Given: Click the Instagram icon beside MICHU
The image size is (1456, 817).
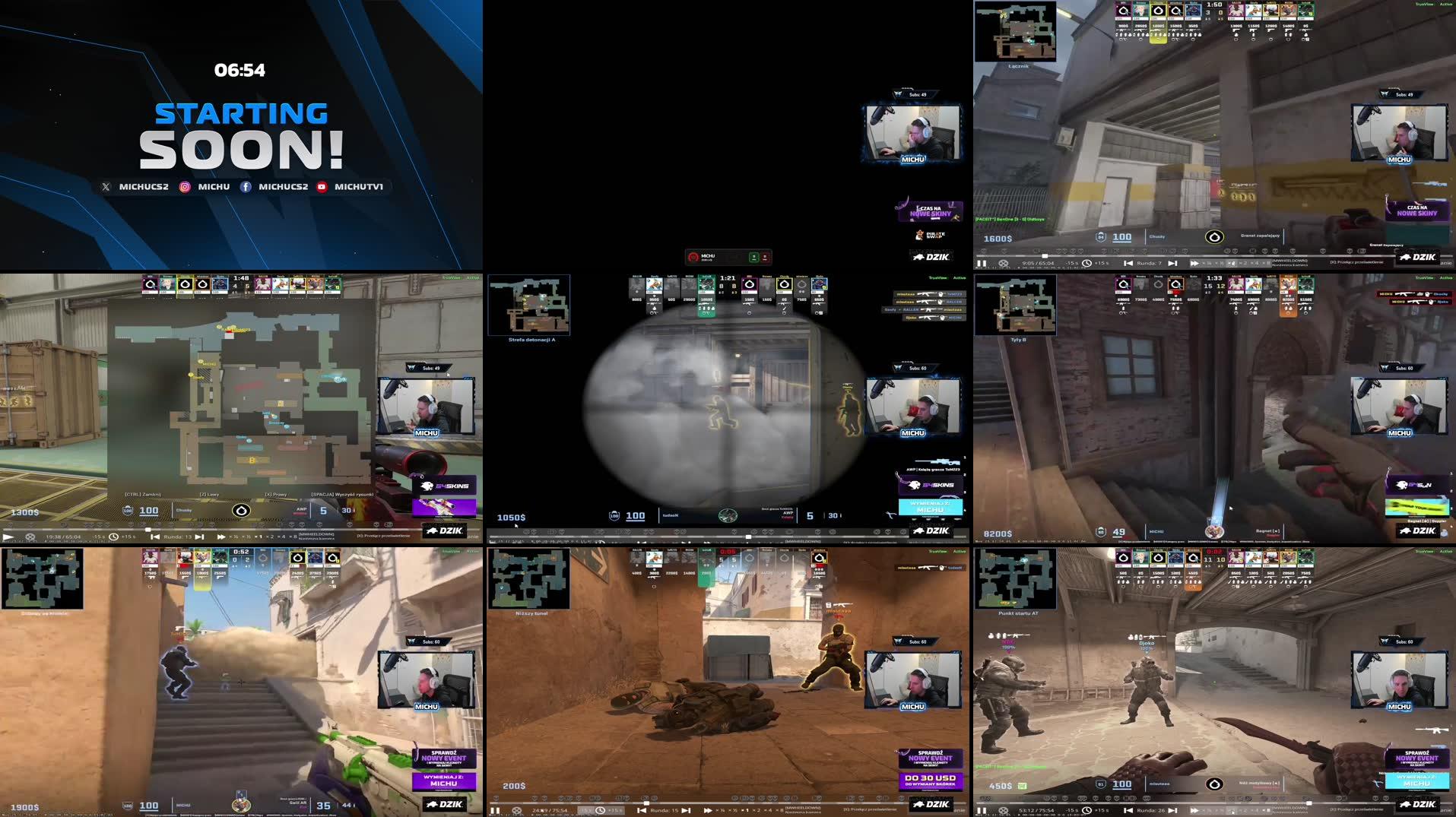Looking at the screenshot, I should [x=185, y=186].
